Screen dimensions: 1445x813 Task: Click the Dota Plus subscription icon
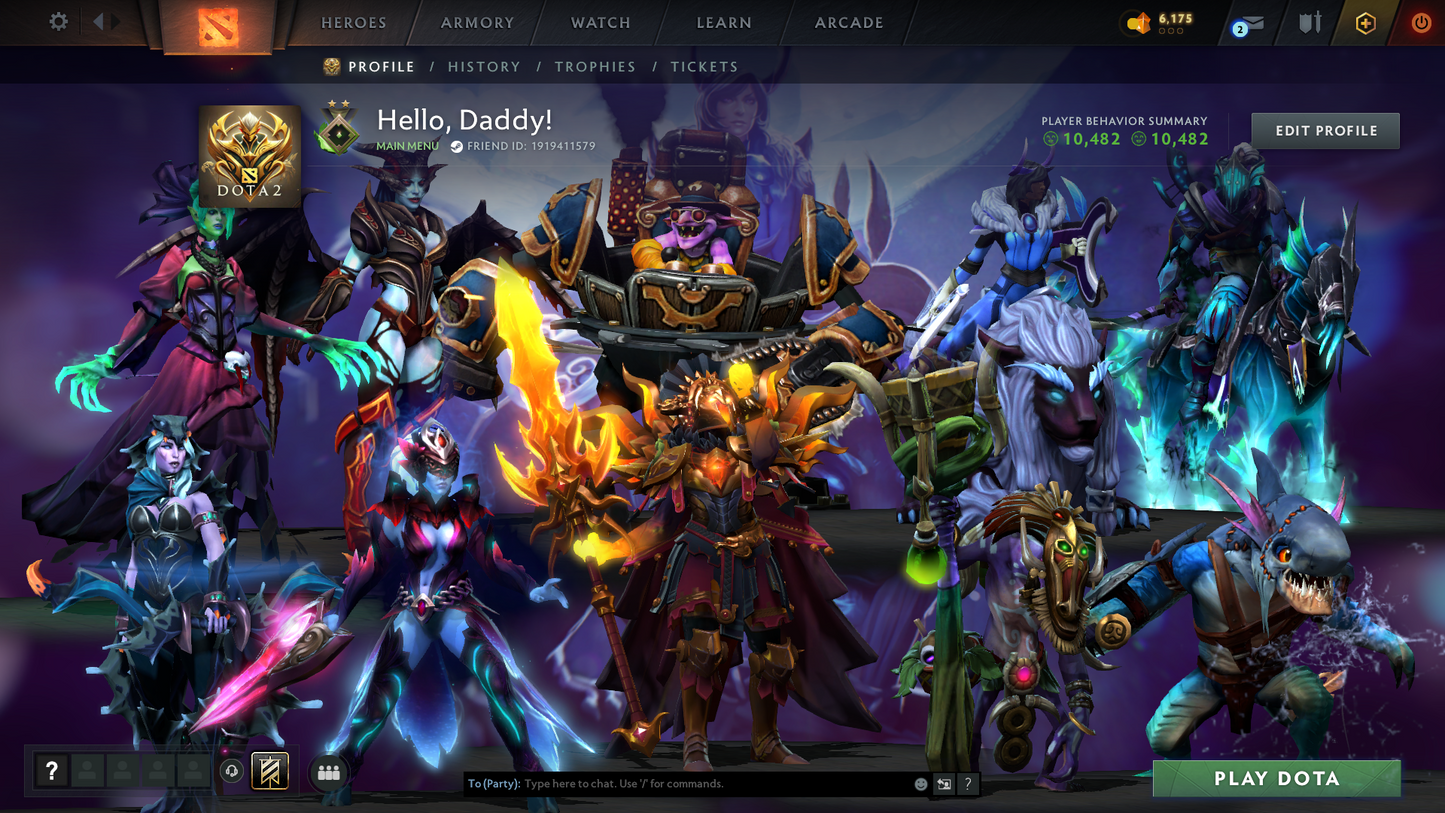coord(1366,22)
